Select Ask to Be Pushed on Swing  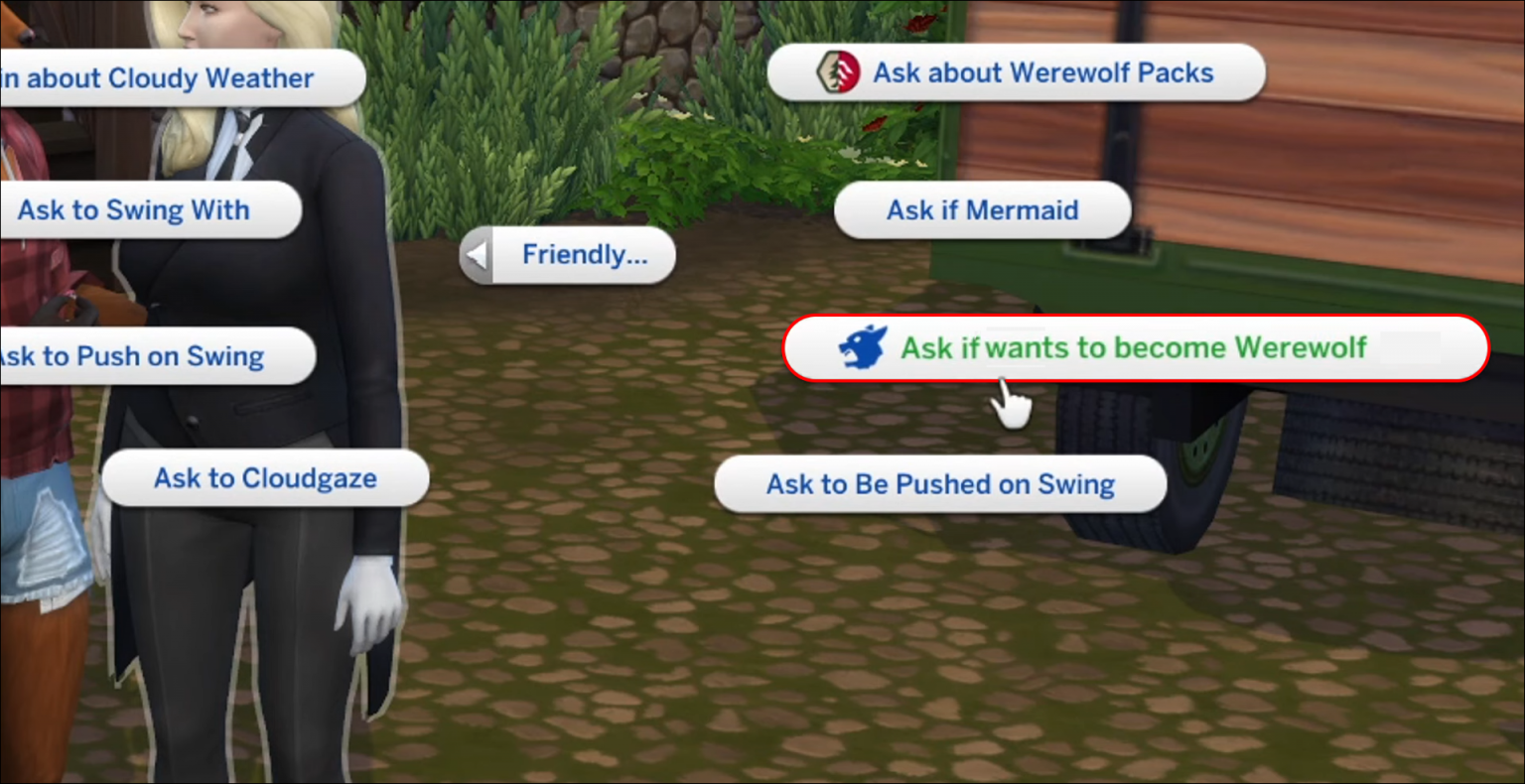point(939,484)
